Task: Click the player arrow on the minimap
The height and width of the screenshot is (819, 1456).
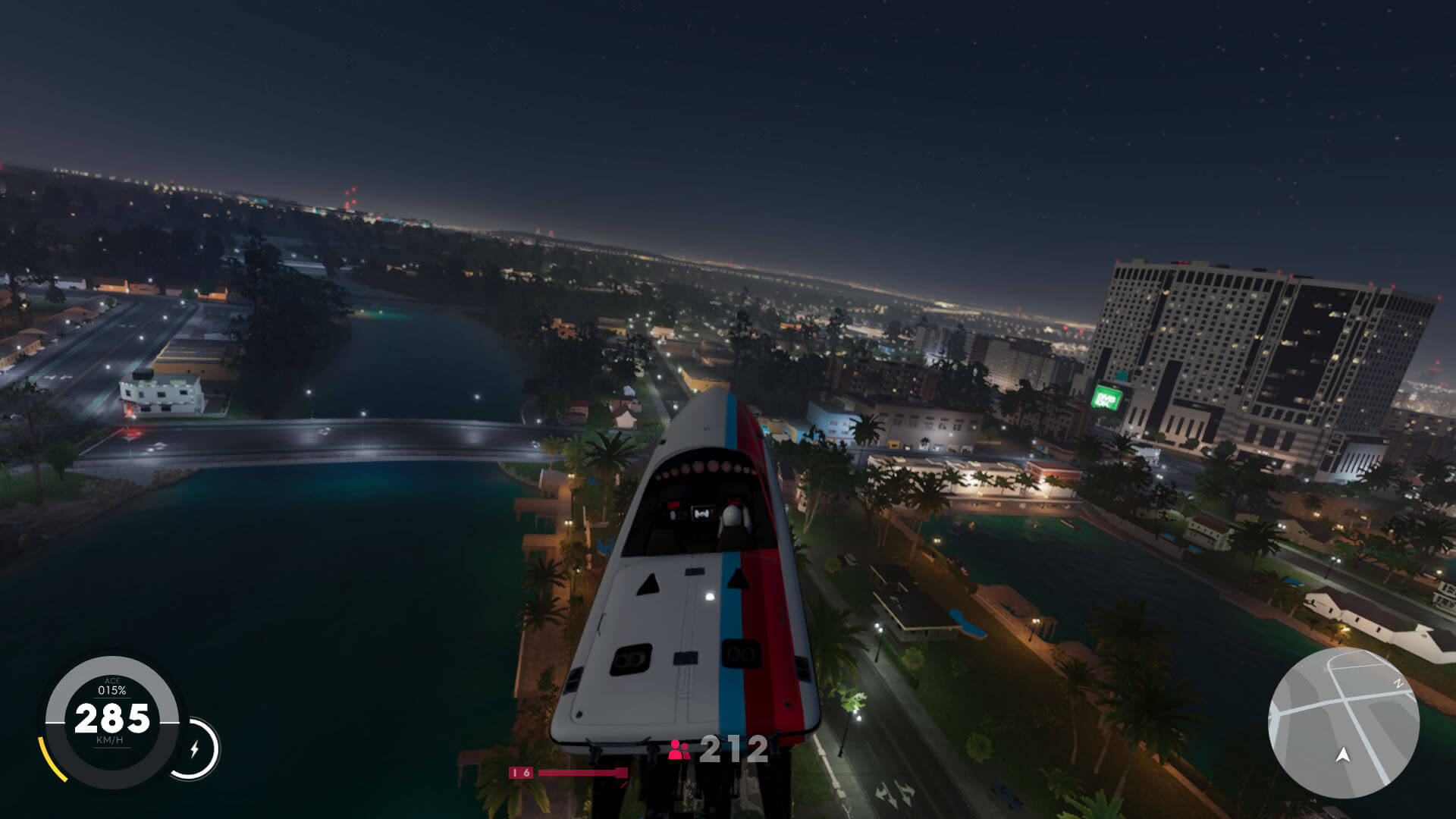Action: (1342, 755)
